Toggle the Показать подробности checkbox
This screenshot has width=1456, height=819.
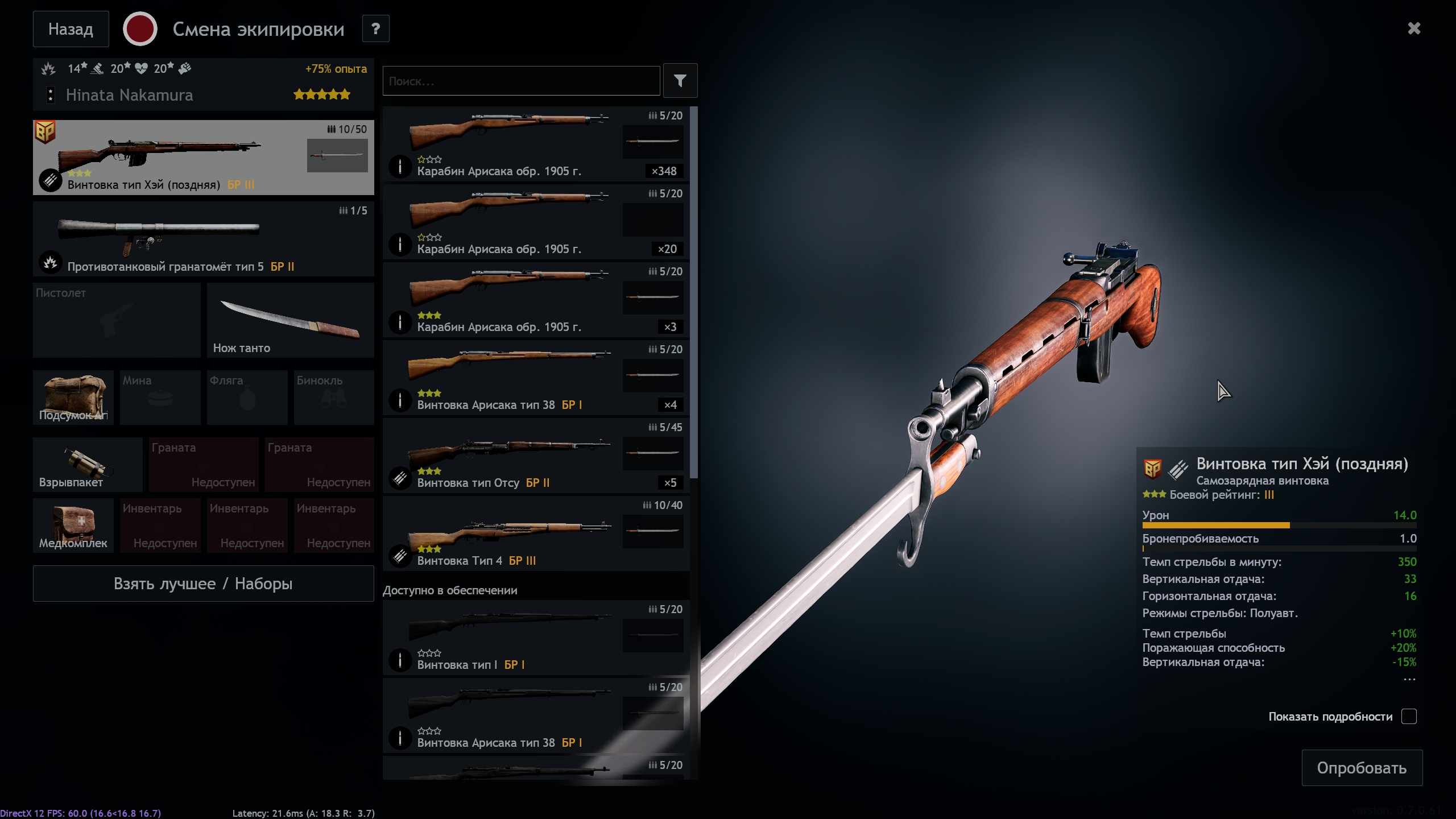[x=1408, y=717]
